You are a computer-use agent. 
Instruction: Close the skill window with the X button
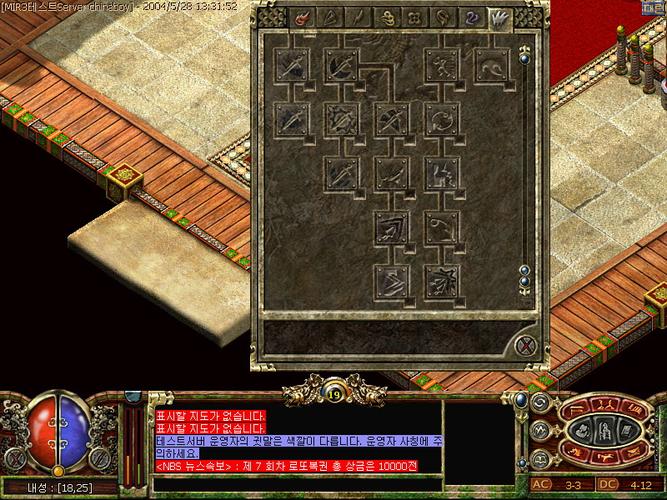point(526,346)
